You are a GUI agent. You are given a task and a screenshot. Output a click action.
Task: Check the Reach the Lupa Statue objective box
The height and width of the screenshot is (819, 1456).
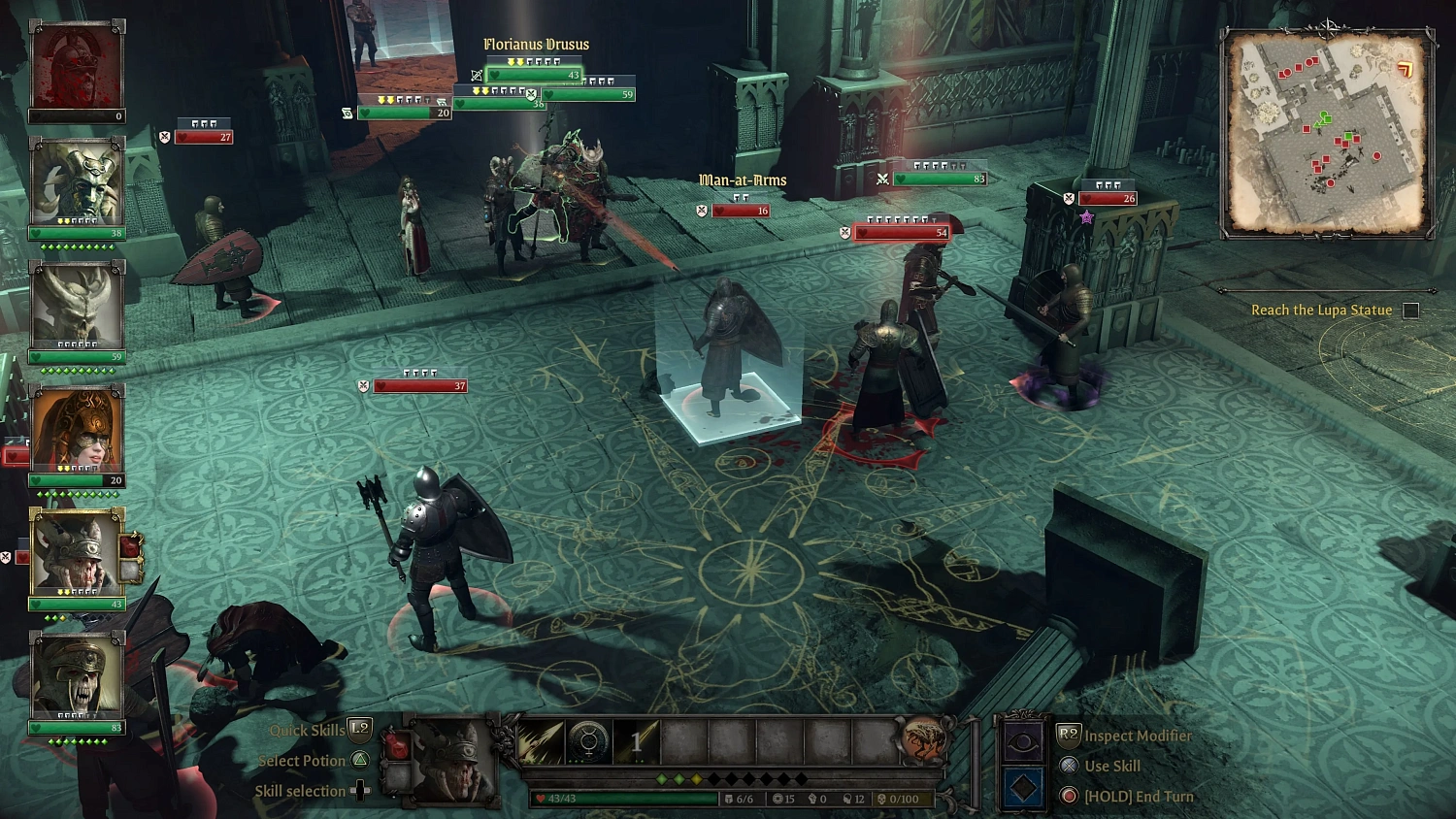[1409, 309]
